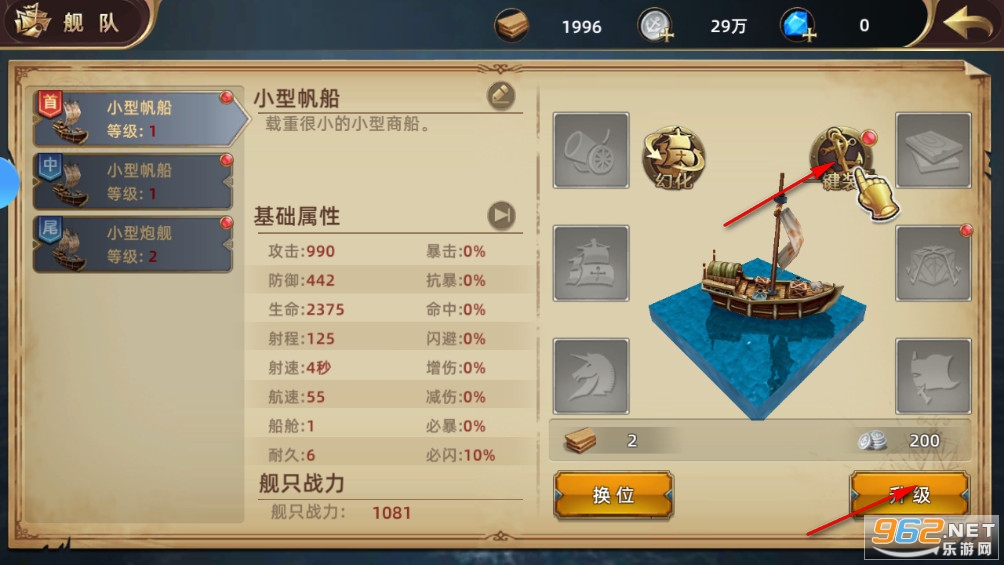Select the figurehead equipment slot
This screenshot has height=565, width=1004.
591,376
